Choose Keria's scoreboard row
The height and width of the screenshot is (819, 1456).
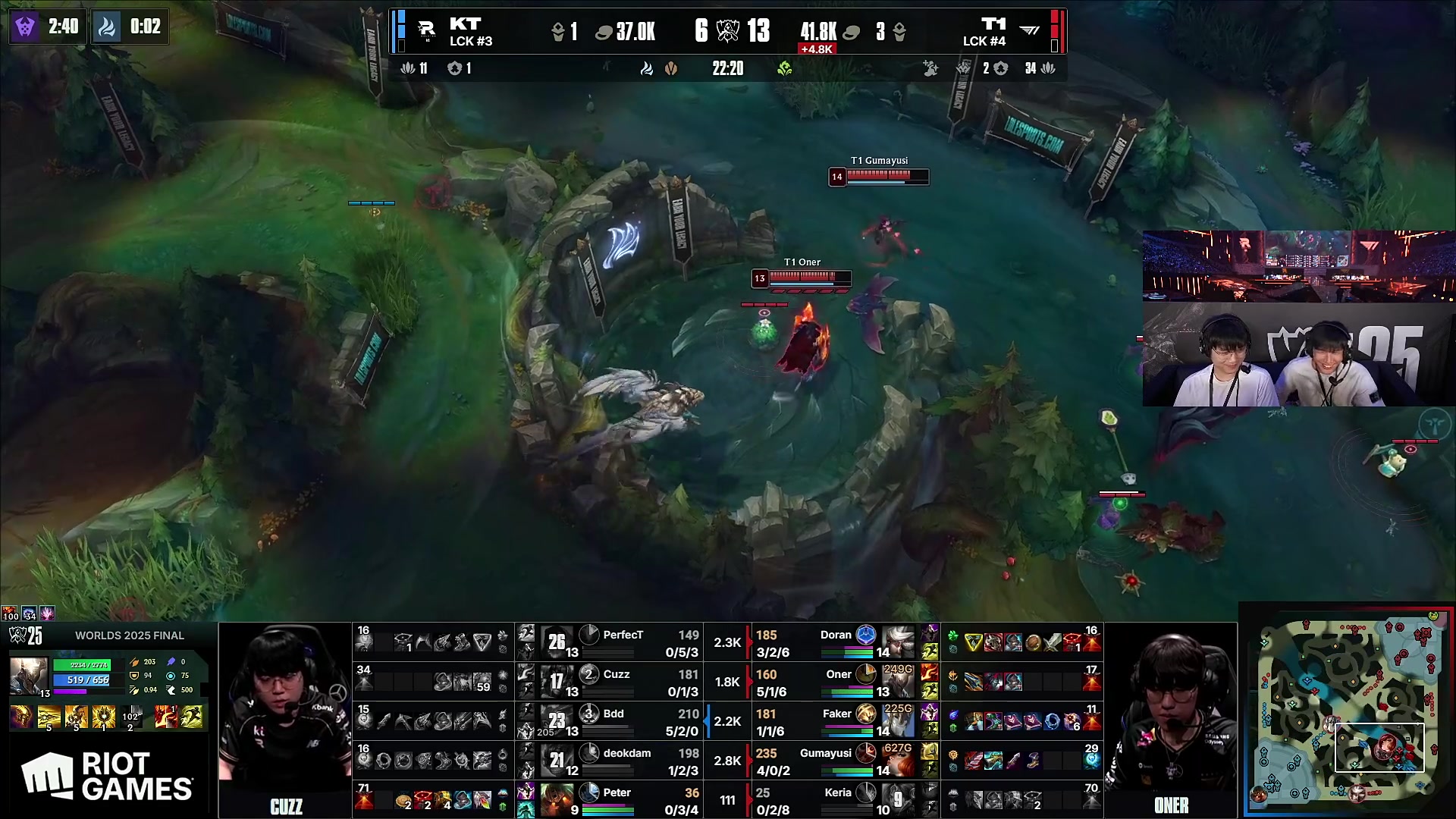(834, 800)
